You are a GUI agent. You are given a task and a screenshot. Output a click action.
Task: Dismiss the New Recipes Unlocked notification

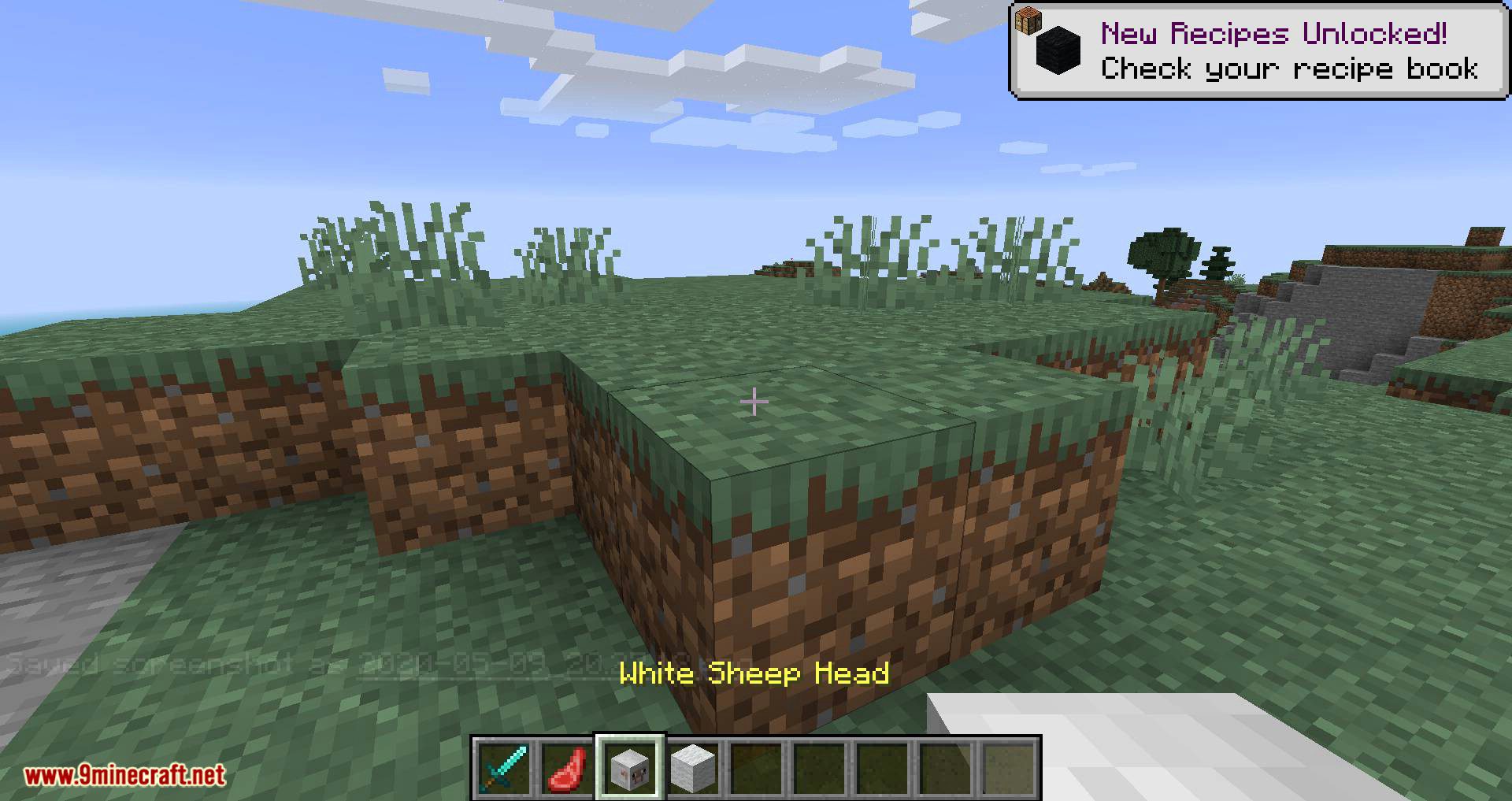click(1257, 47)
